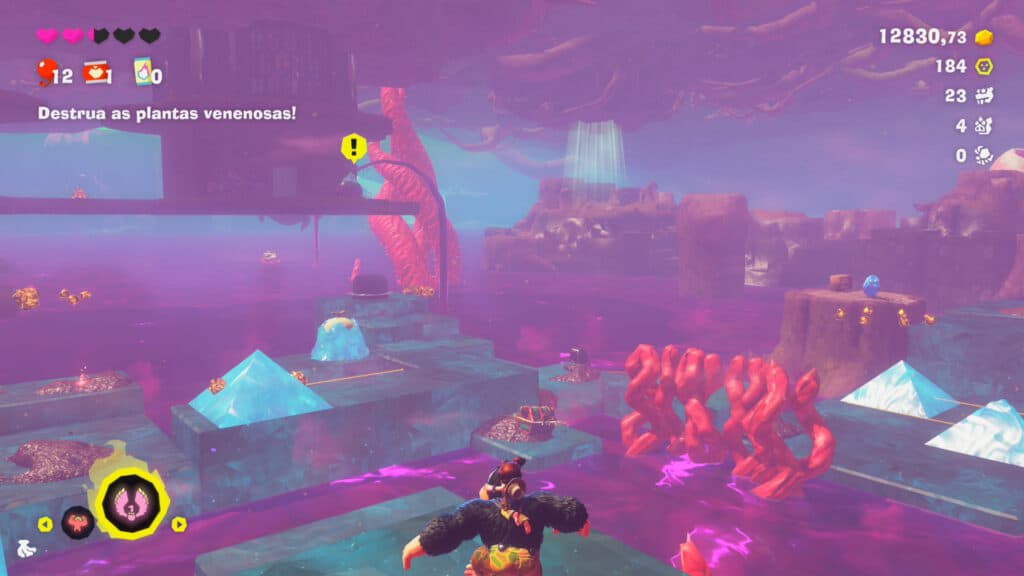
Task: Select the red heart juice can icon
Action: click(96, 72)
